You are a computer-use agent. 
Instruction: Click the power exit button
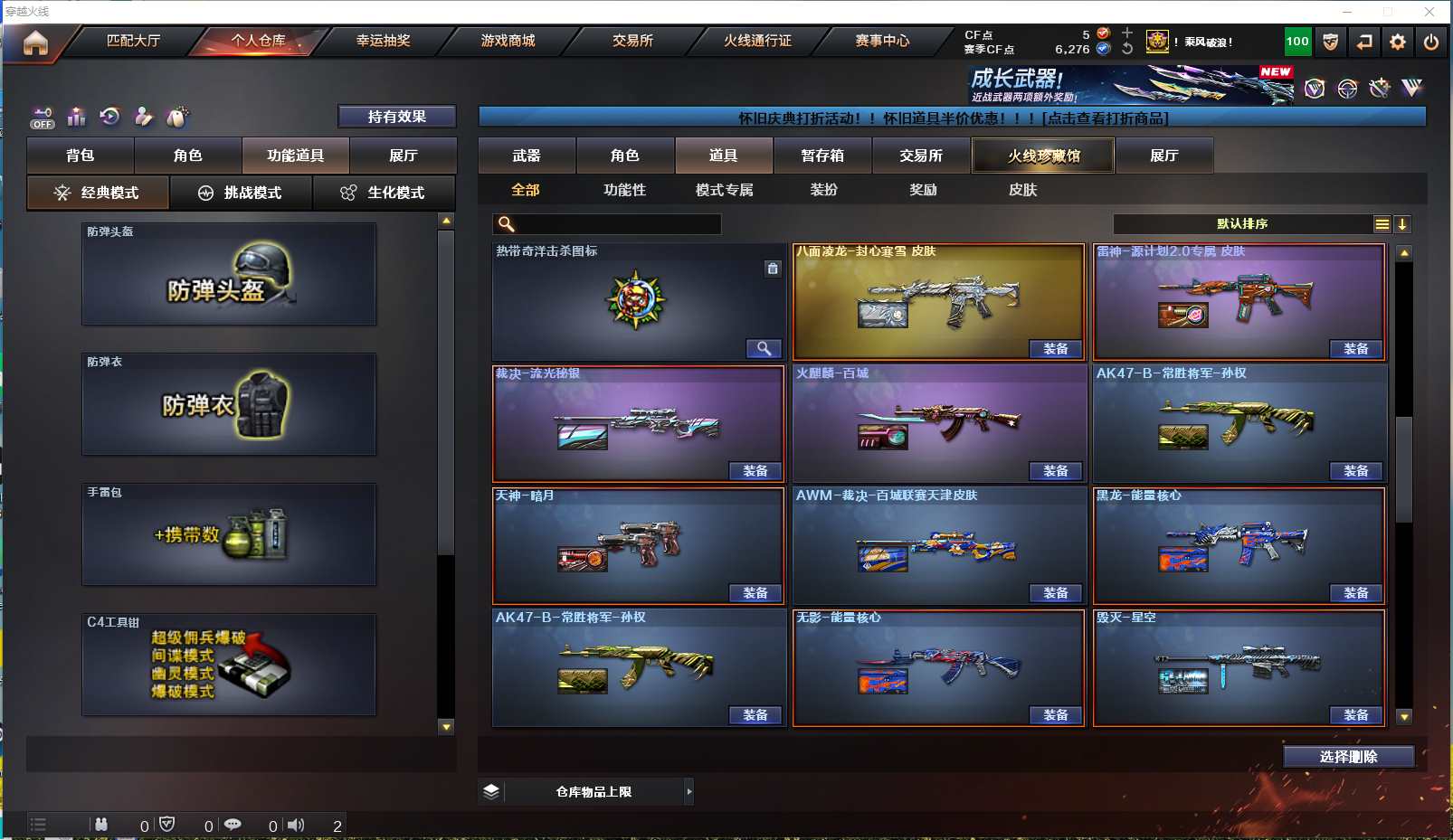1431,42
